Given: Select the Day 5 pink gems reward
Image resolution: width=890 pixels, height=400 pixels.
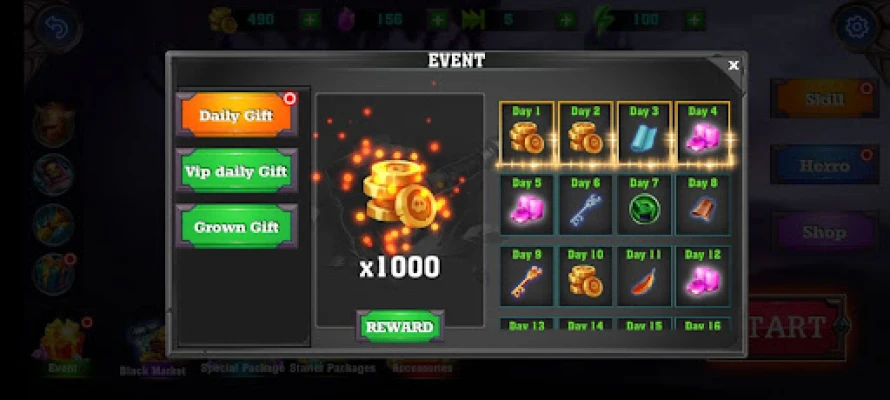Looking at the screenshot, I should point(526,203).
